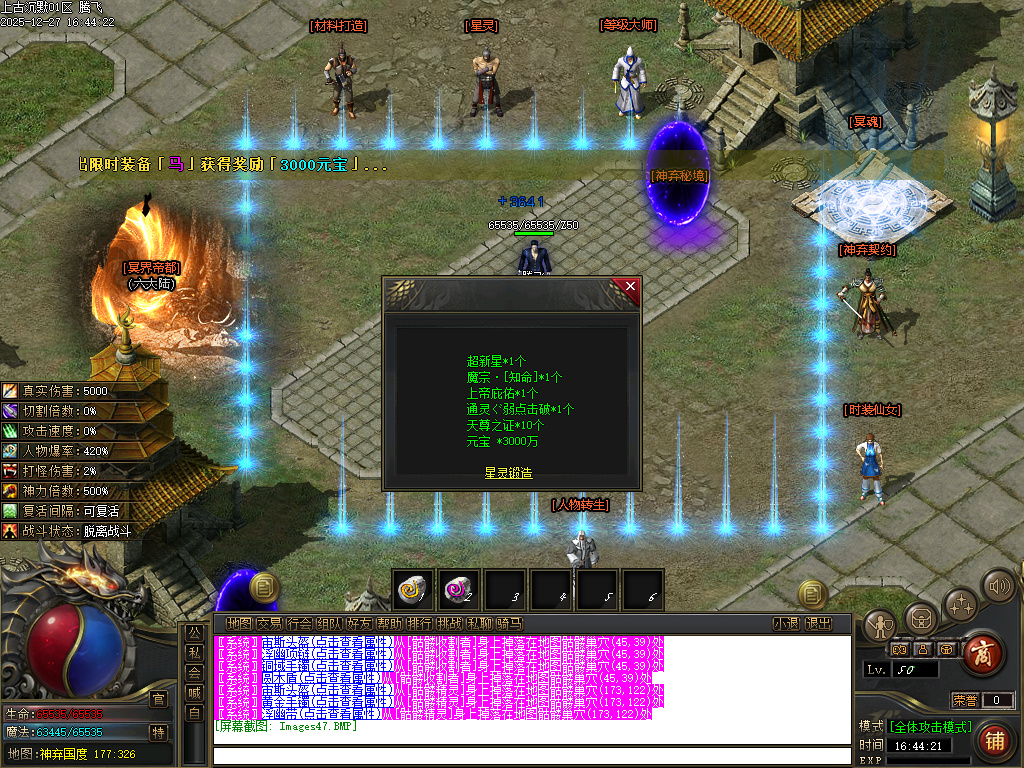Toggle the sound speaker icon

[x=997, y=586]
